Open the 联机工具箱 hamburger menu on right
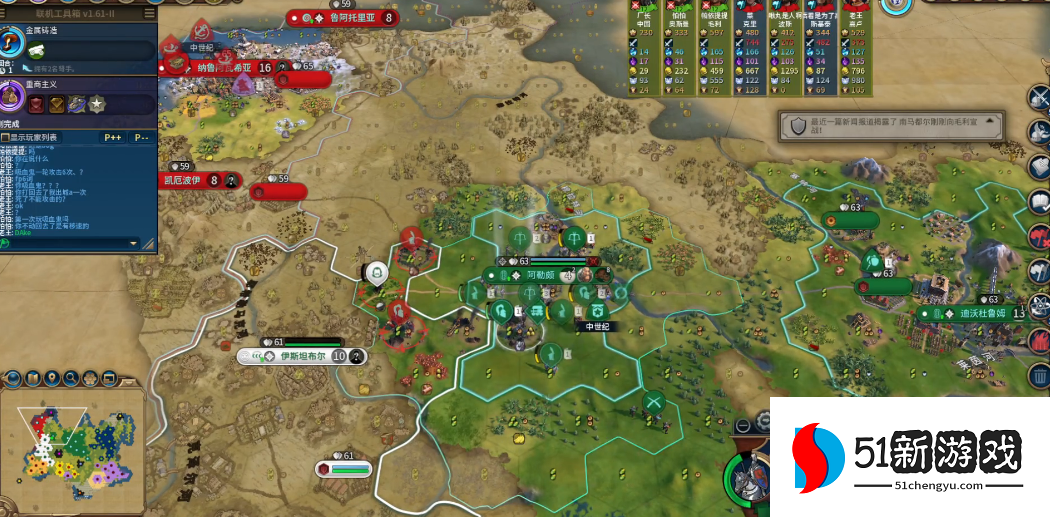 coord(149,13)
